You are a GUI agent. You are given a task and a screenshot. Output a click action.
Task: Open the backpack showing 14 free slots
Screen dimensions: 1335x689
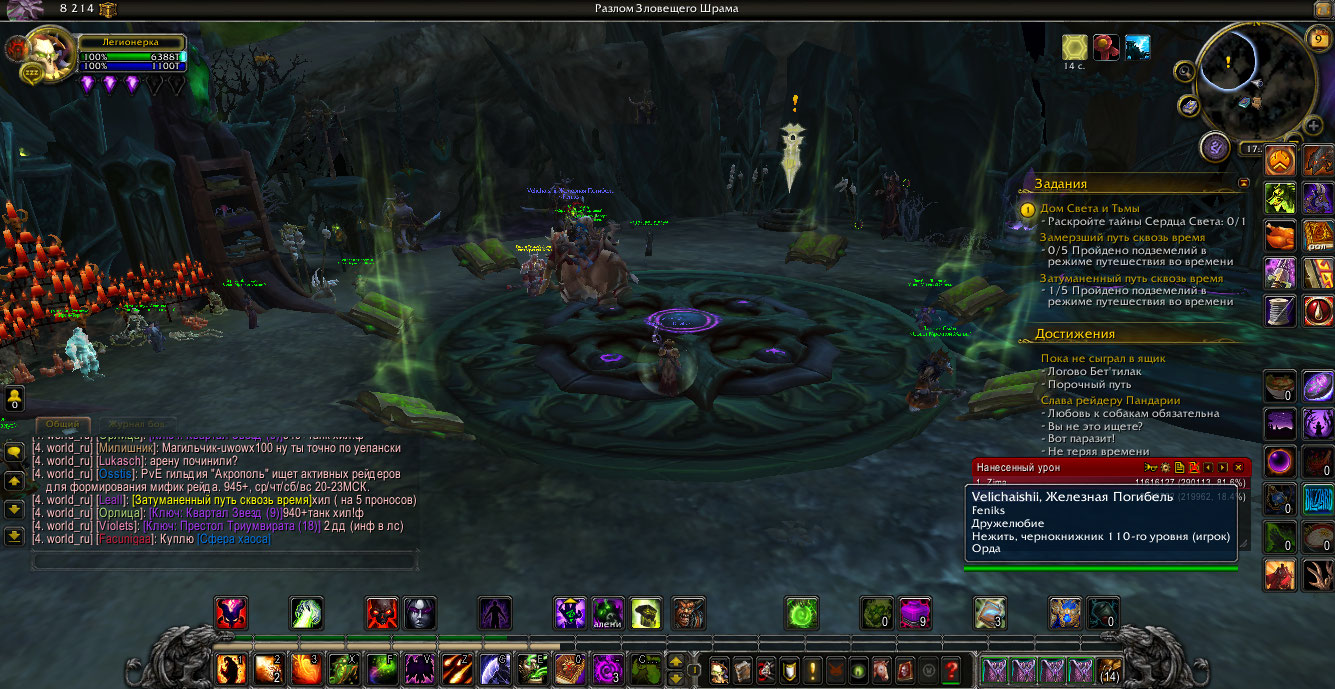click(x=1108, y=670)
